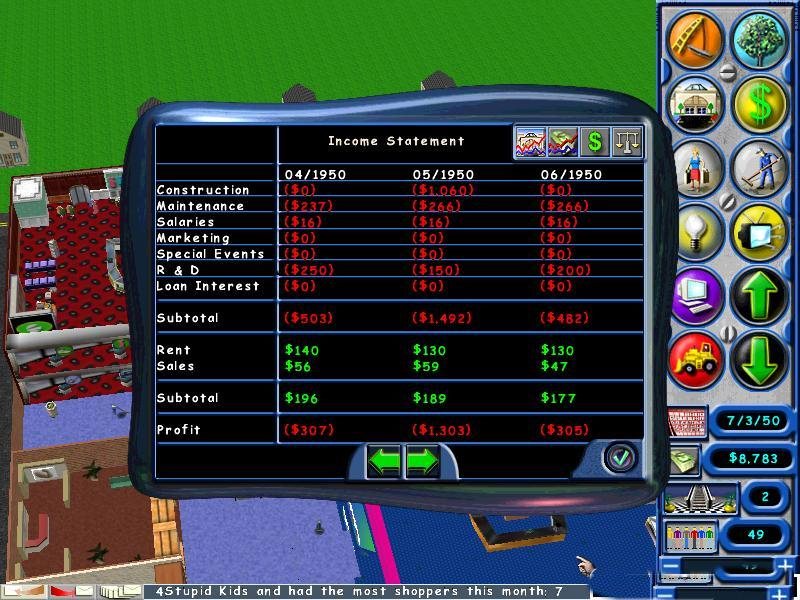This screenshot has height=600, width=800.
Task: Advance months with the right arrow in the statement
Action: 423,461
